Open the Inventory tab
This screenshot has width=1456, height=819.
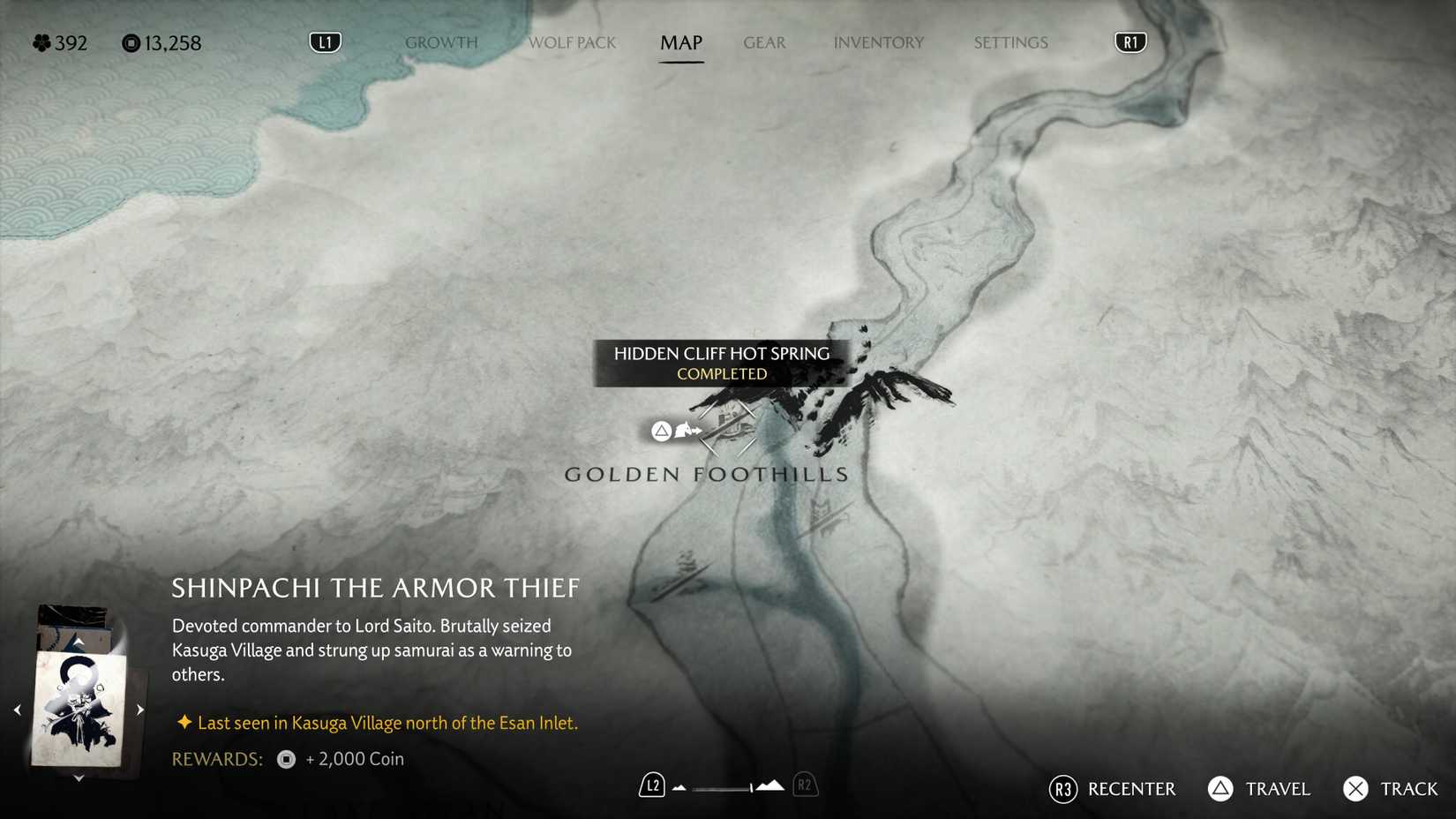[x=878, y=42]
